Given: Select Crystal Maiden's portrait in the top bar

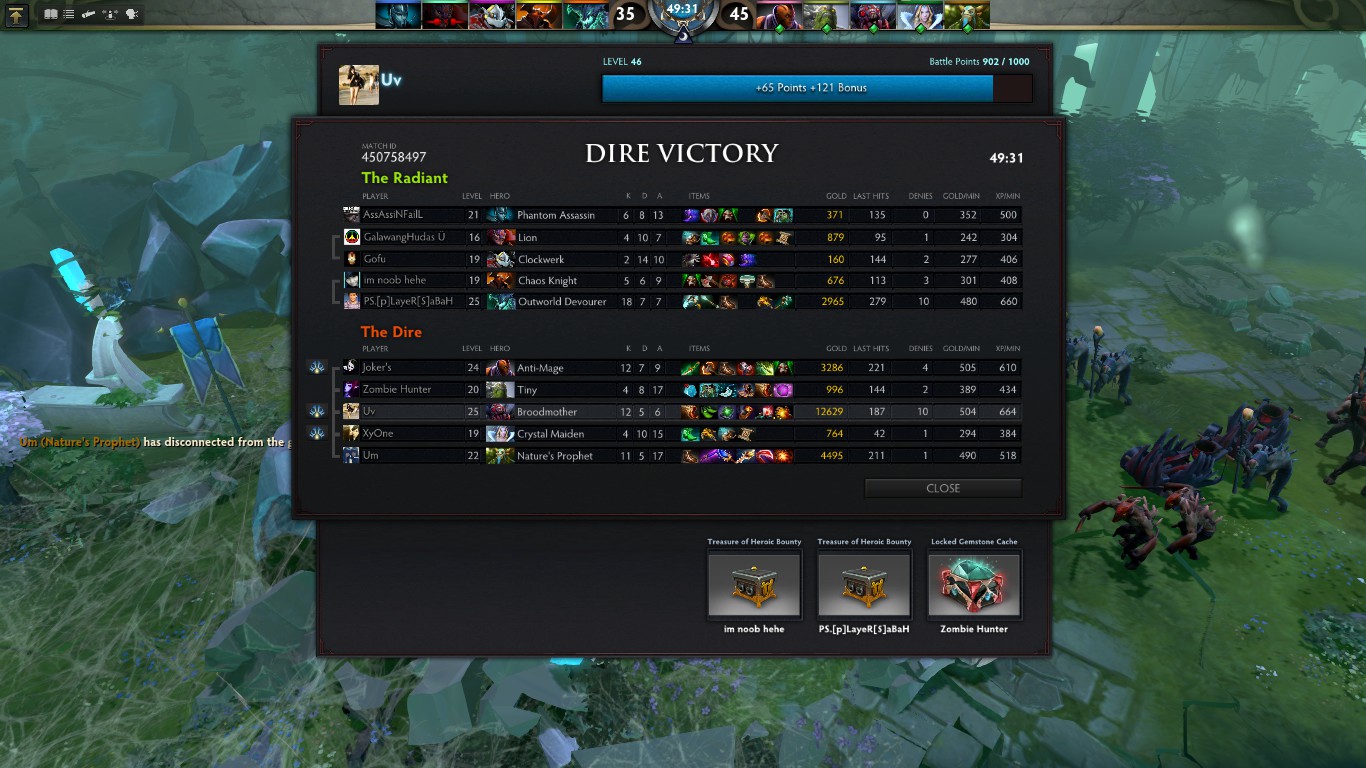Looking at the screenshot, I should (920, 15).
